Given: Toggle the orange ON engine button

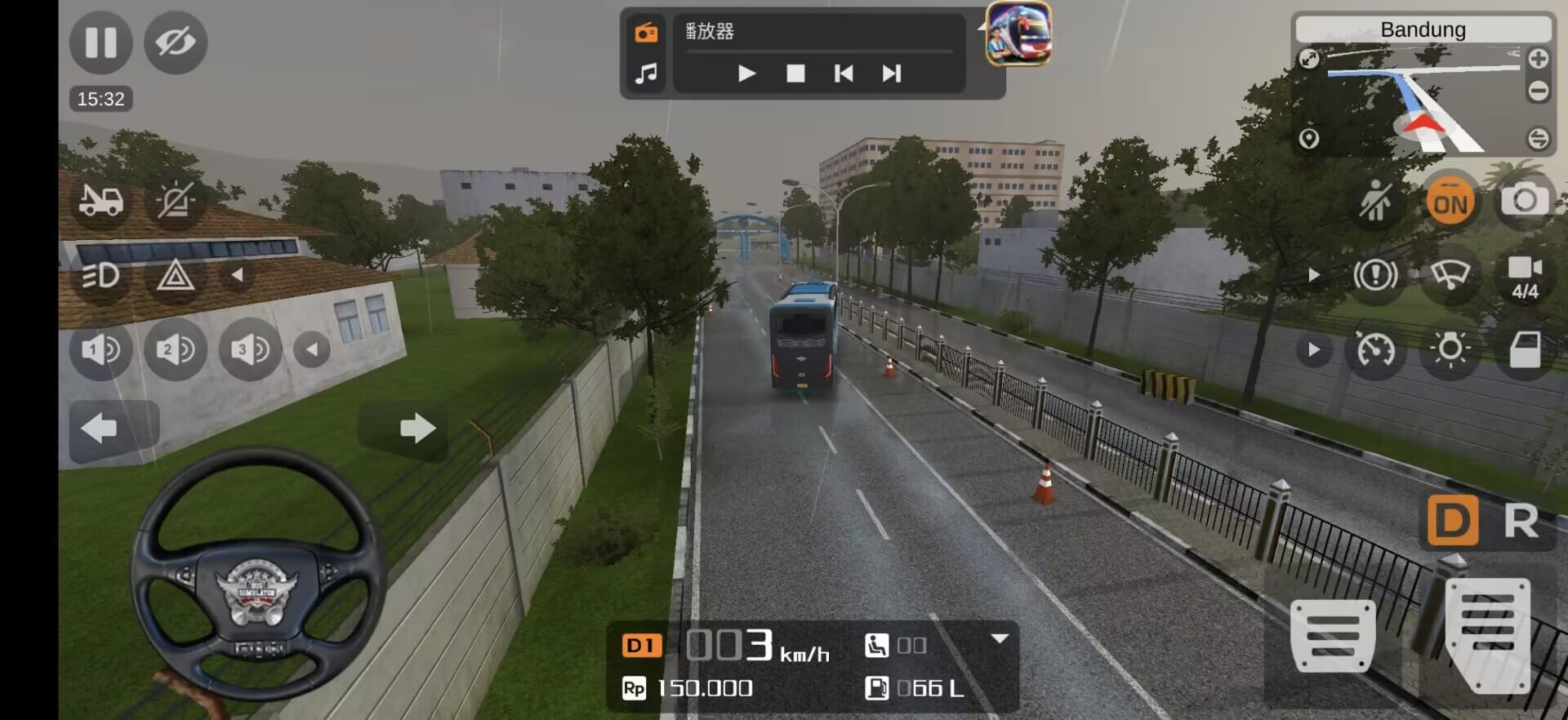Looking at the screenshot, I should (x=1450, y=202).
